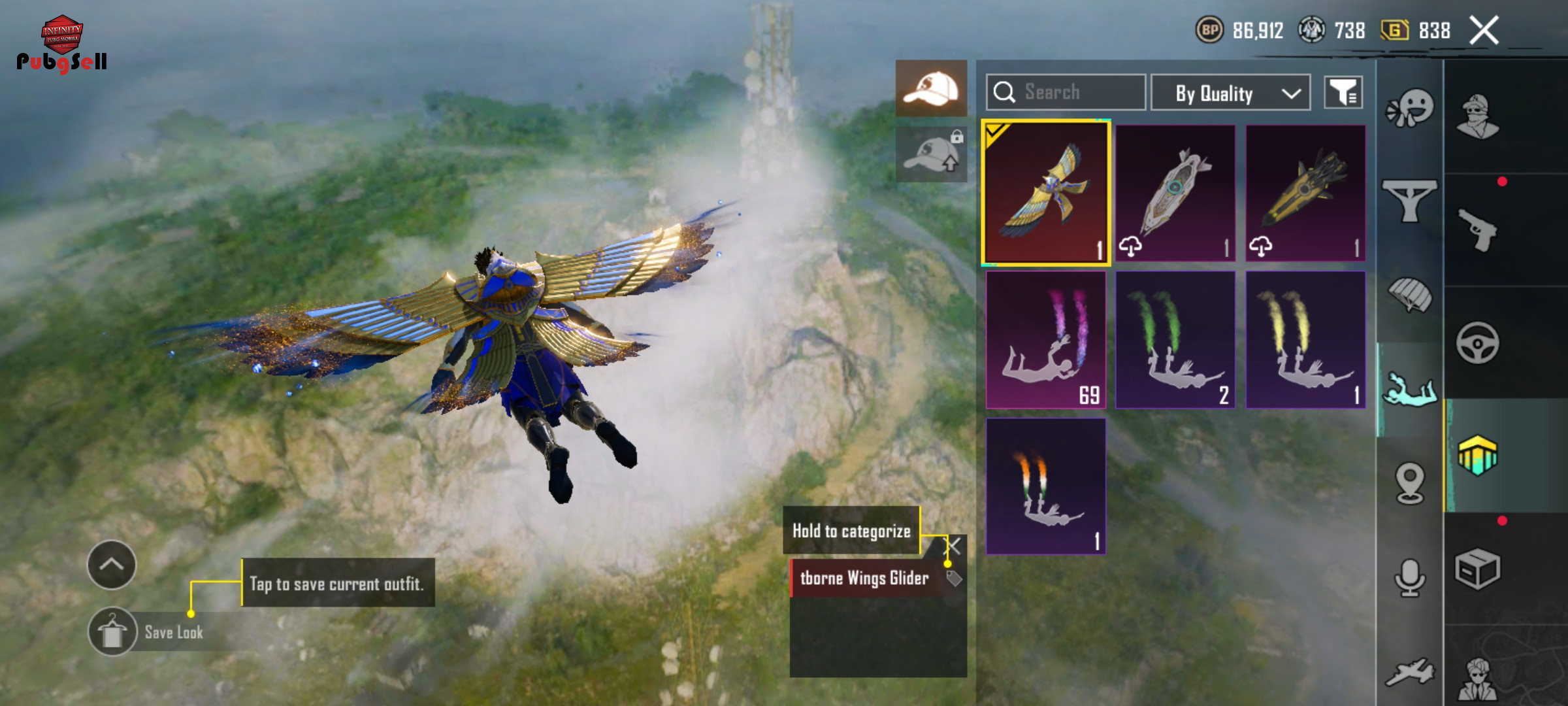
Task: Choose the green smoke trail item
Action: (x=1175, y=340)
